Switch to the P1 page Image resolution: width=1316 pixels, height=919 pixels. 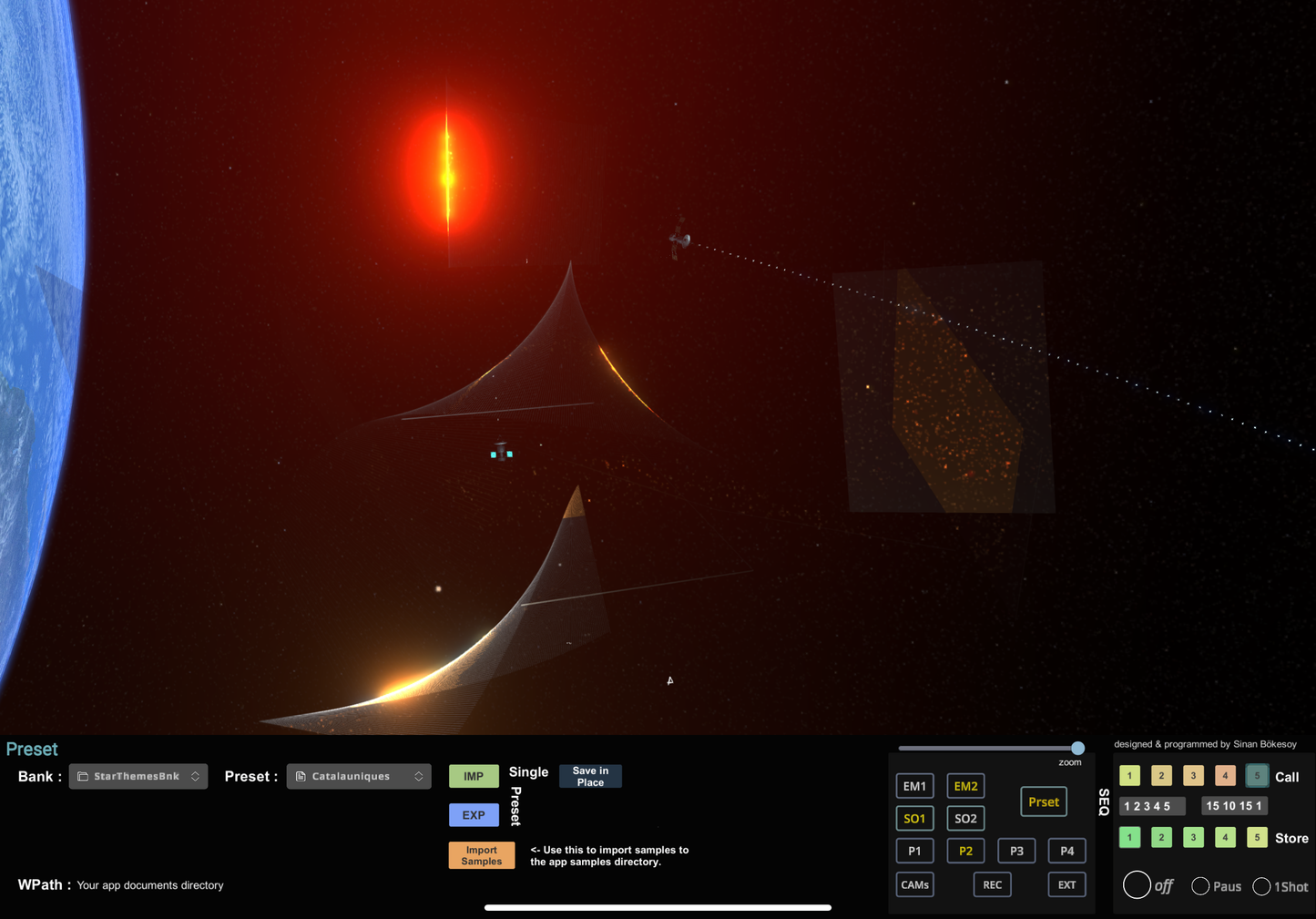click(914, 851)
